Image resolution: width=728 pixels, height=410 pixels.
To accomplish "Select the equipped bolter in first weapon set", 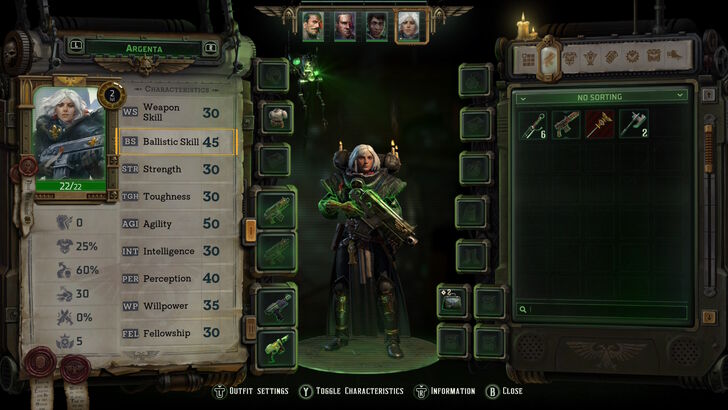I will coord(276,208).
